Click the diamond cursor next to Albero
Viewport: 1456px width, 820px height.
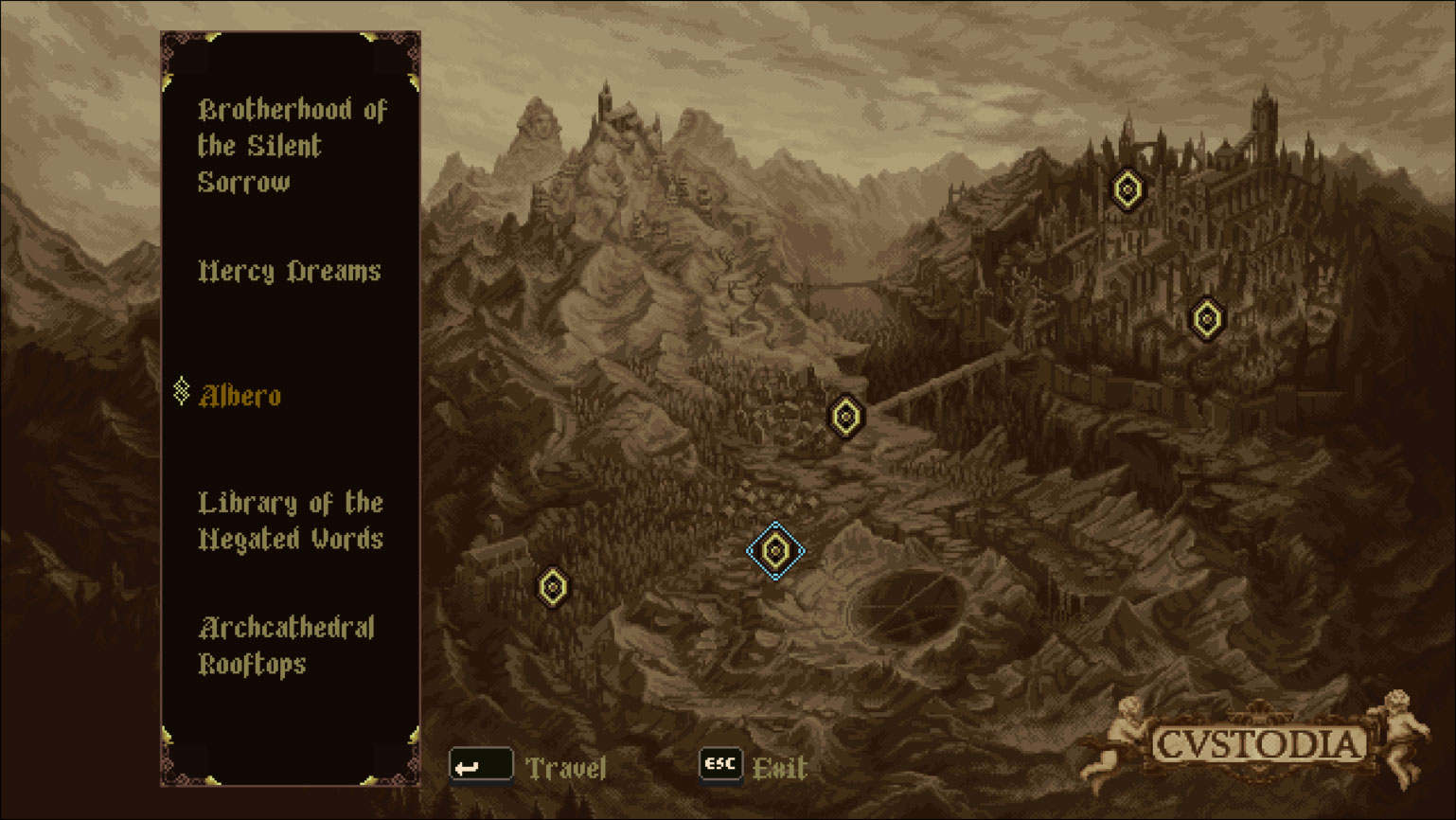(x=180, y=391)
